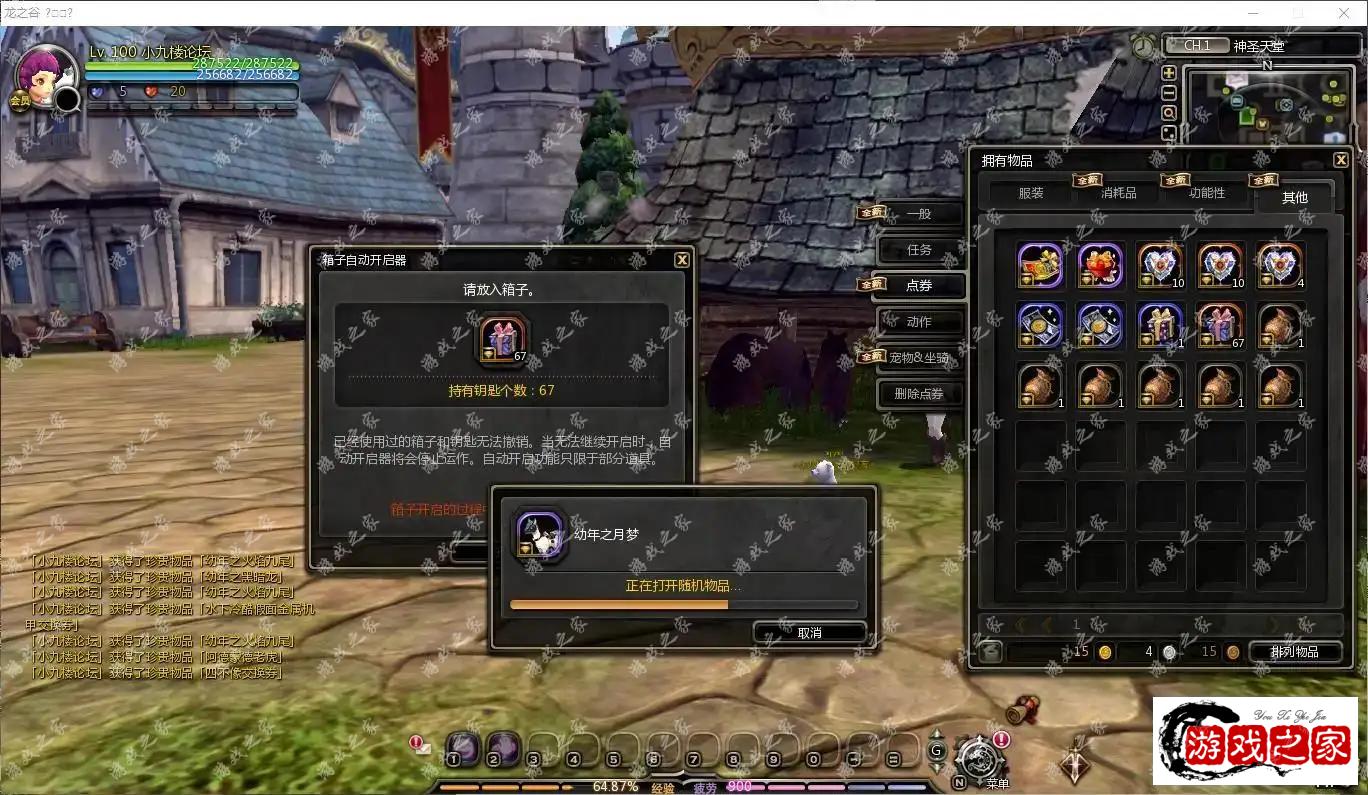
Task: Pick the red heart box item
Action: point(1101,266)
